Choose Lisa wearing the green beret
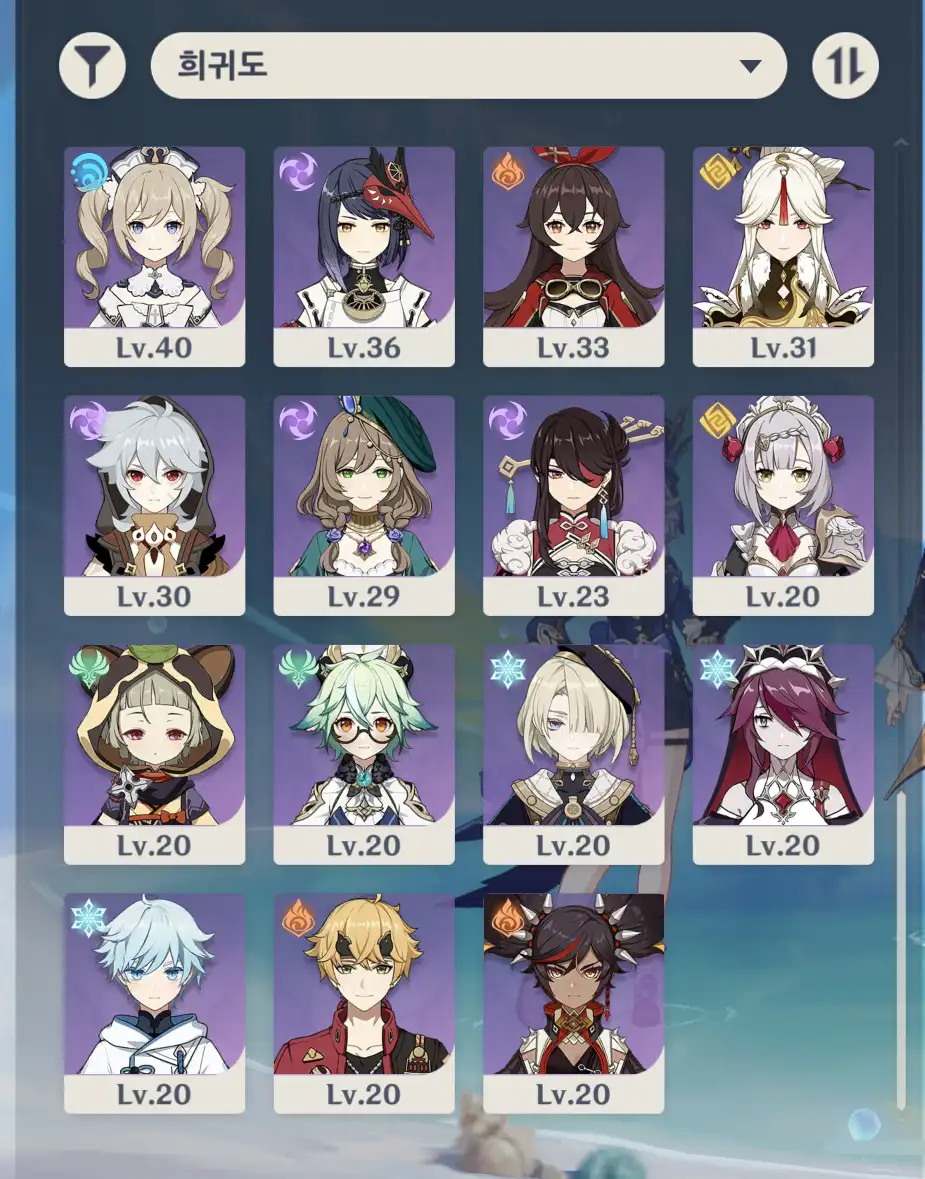The image size is (925, 1179). pos(364,505)
